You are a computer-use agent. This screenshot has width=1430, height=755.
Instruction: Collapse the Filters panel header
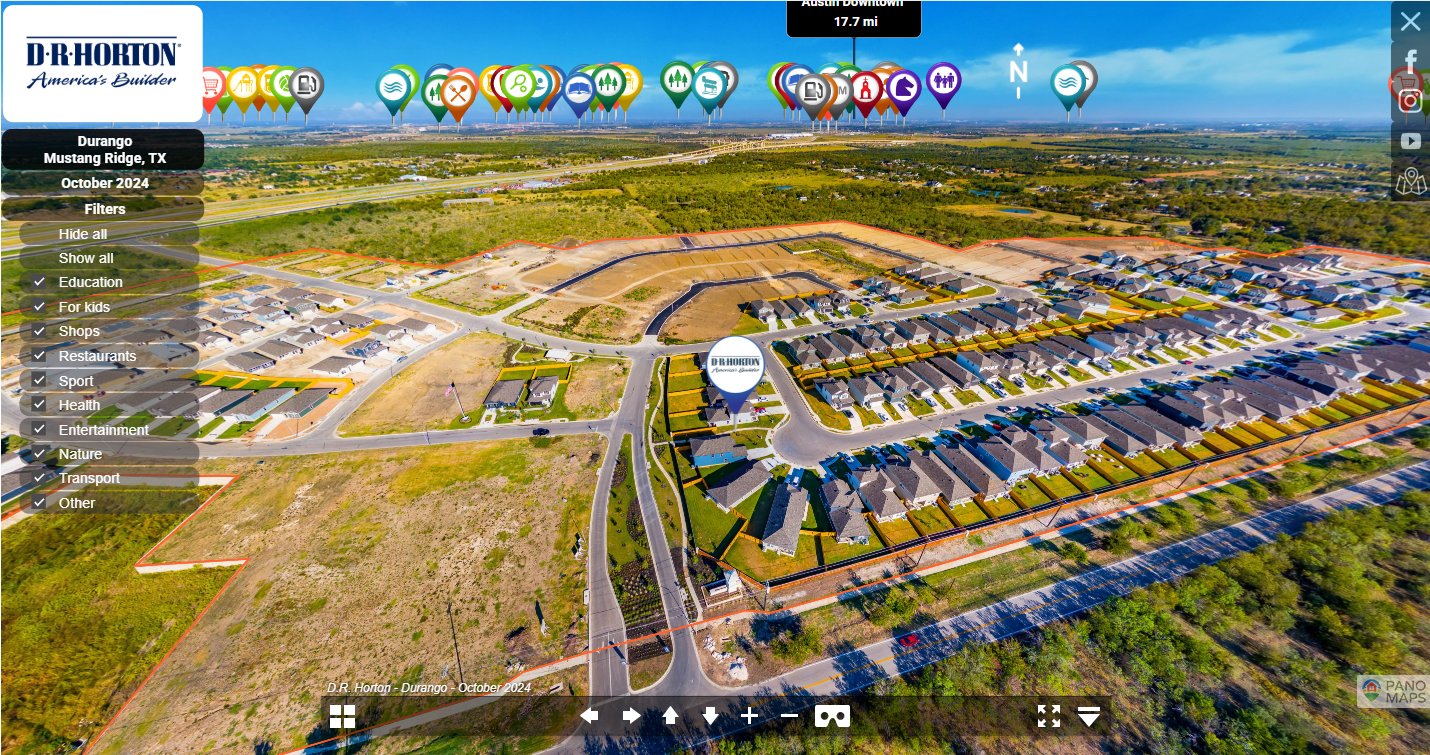pyautogui.click(x=104, y=209)
